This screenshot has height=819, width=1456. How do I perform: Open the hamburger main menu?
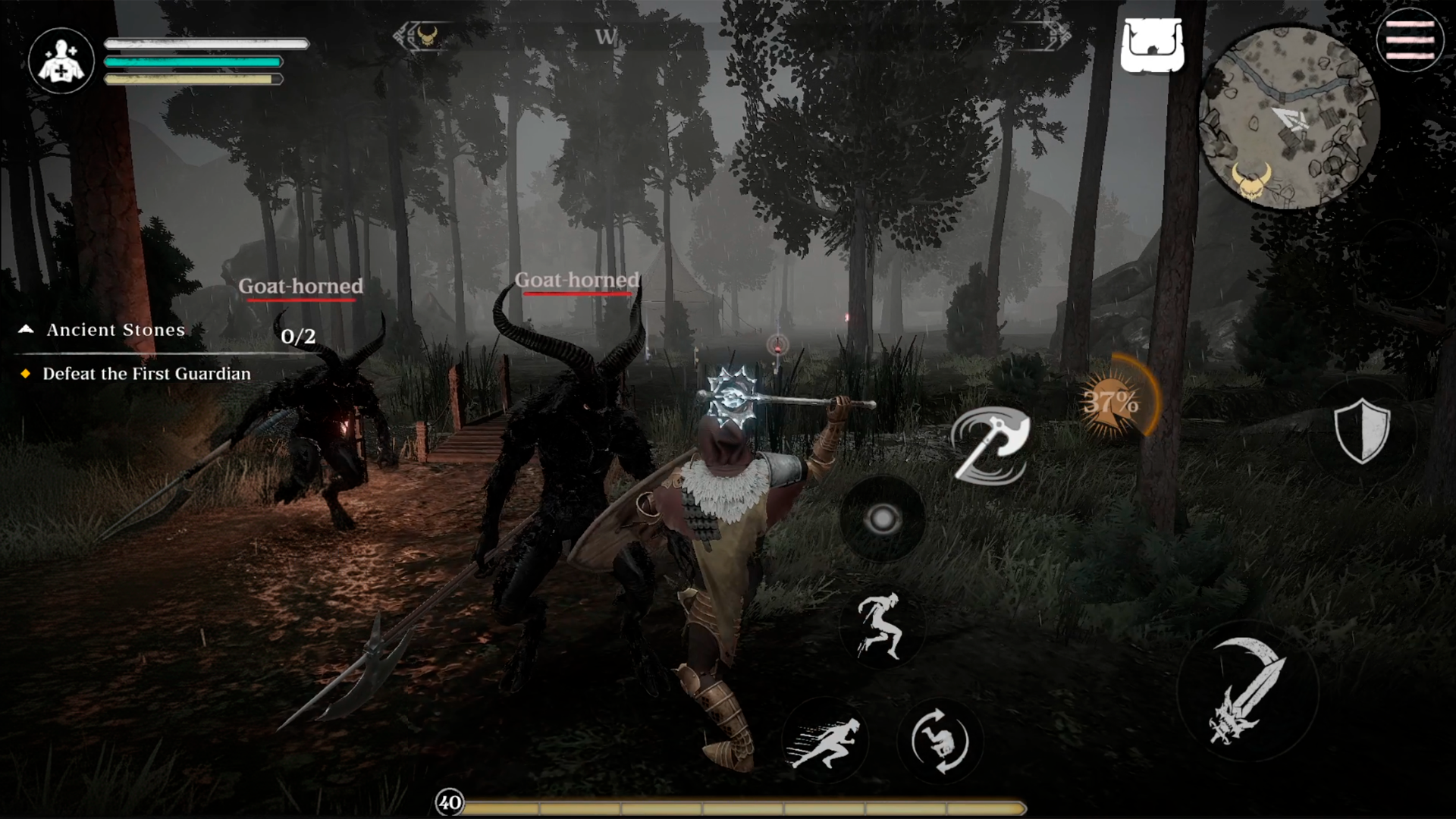(1410, 40)
